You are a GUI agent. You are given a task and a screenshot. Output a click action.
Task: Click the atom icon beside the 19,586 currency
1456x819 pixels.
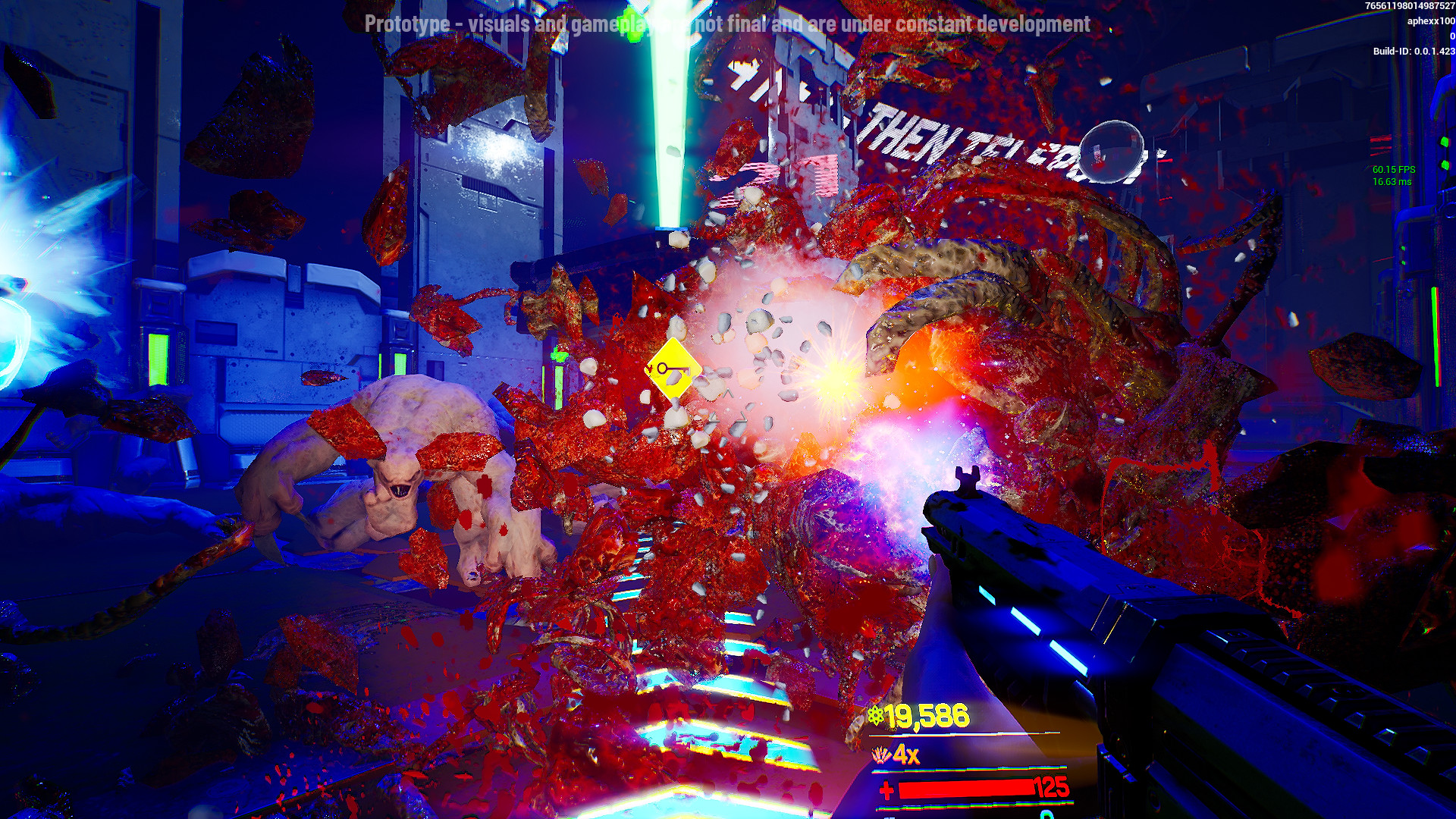coord(876,716)
